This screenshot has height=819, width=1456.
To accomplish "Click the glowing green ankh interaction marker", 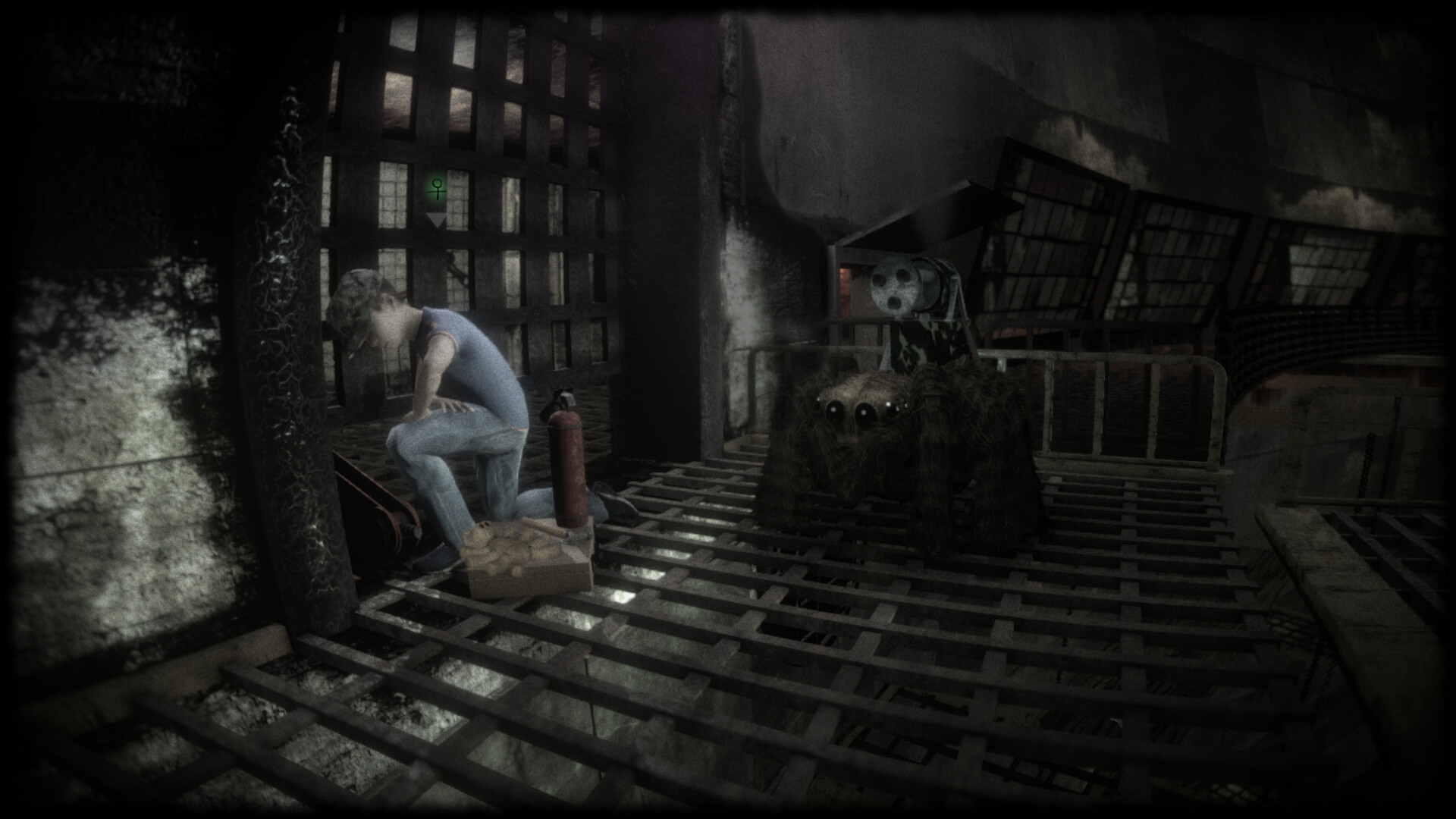I will (436, 188).
